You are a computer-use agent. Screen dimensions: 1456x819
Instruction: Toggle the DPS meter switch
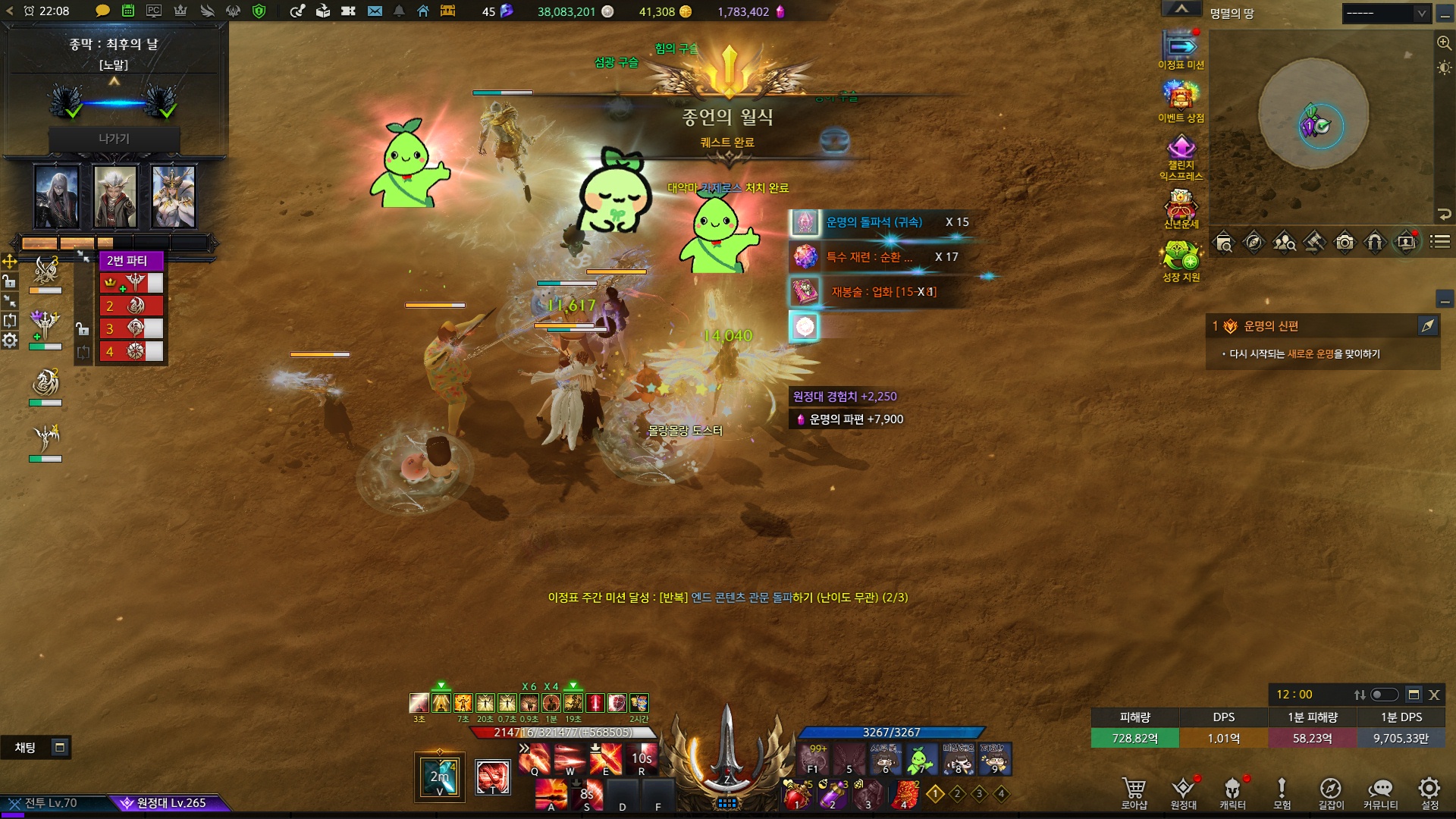[1384, 695]
